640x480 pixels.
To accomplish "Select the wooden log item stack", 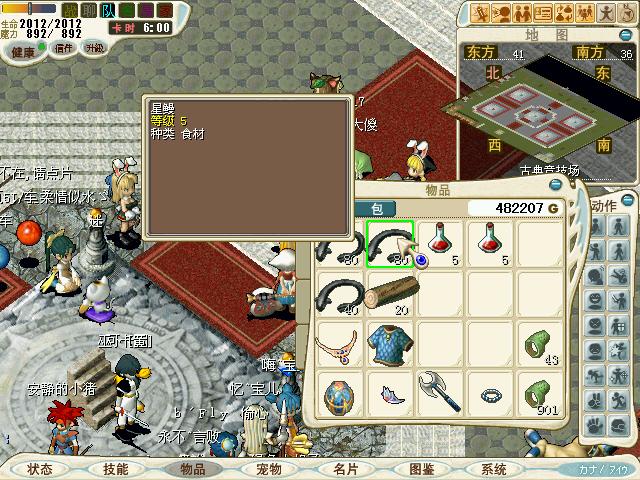I will (390, 293).
